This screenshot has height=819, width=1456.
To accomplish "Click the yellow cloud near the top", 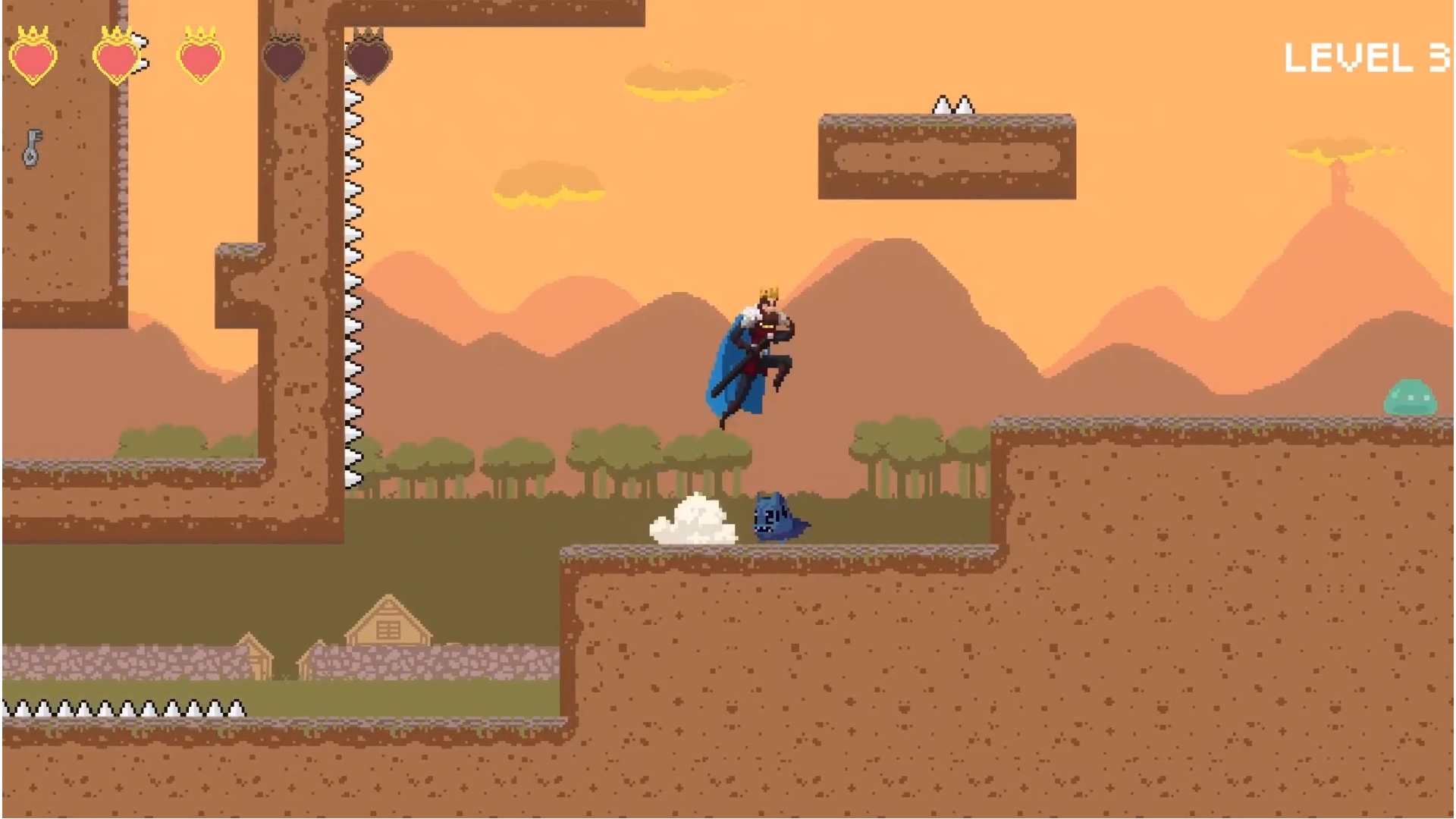I will pyautogui.click(x=675, y=80).
